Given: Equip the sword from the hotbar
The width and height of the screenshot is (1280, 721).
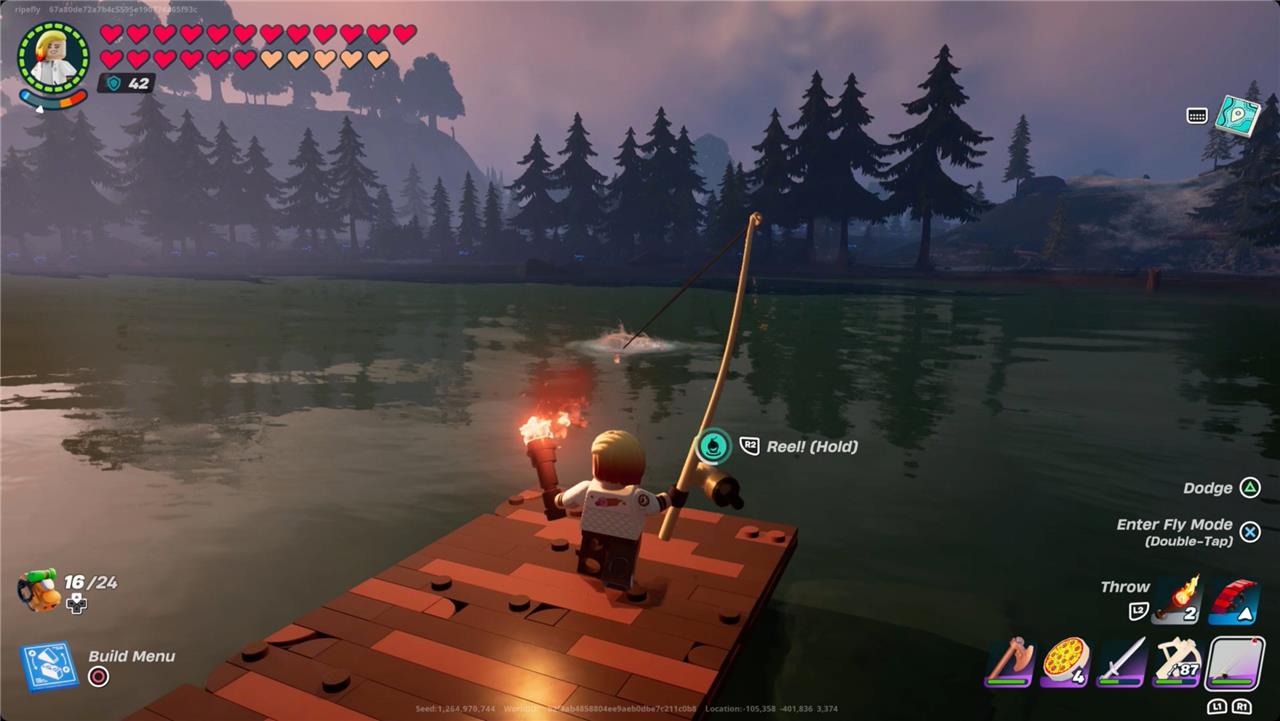Looking at the screenshot, I should [1121, 661].
